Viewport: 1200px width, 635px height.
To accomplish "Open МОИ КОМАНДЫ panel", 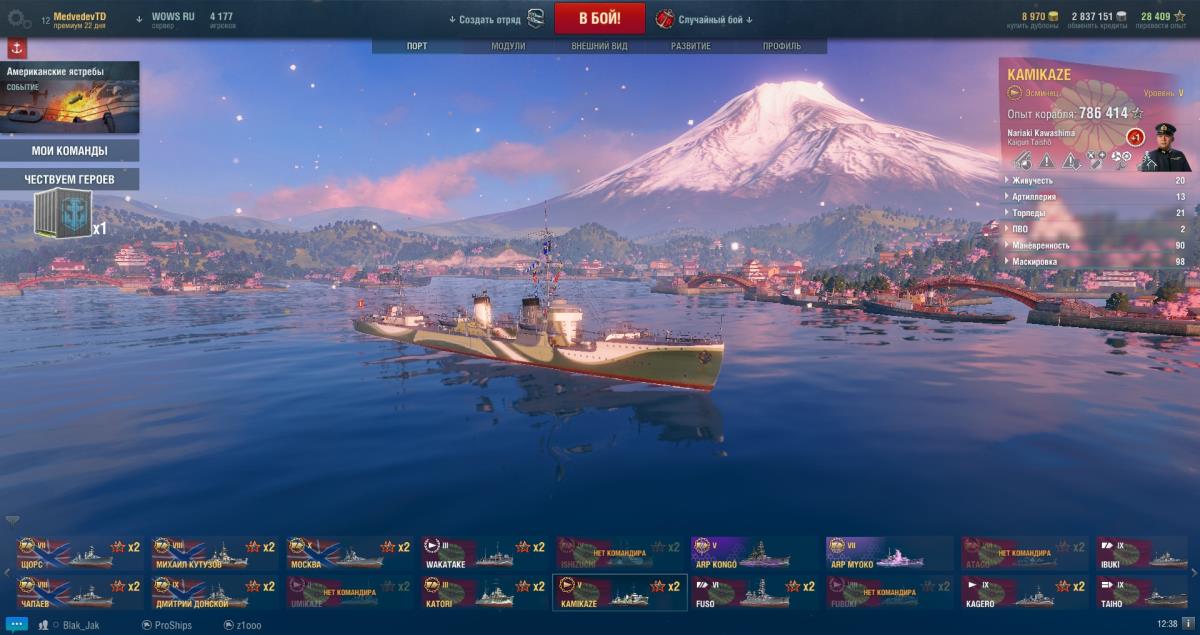I will coord(70,151).
